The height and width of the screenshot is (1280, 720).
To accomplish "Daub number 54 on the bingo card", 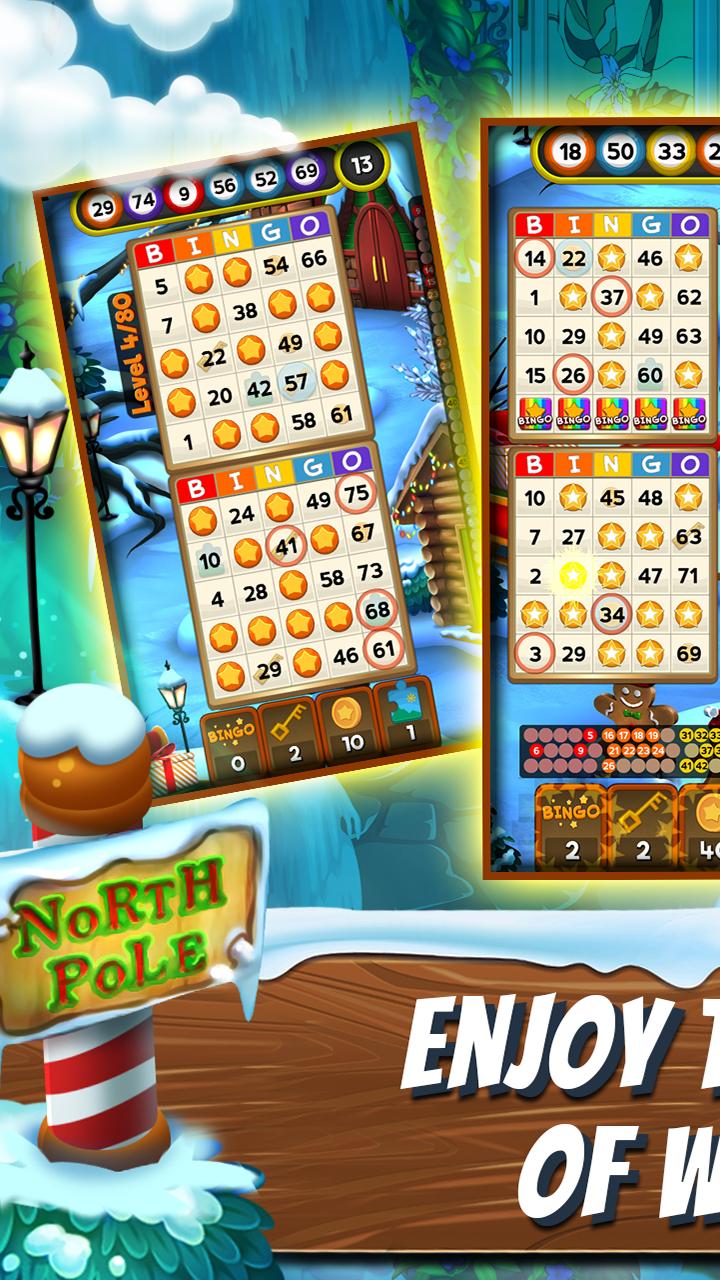I will (x=276, y=266).
